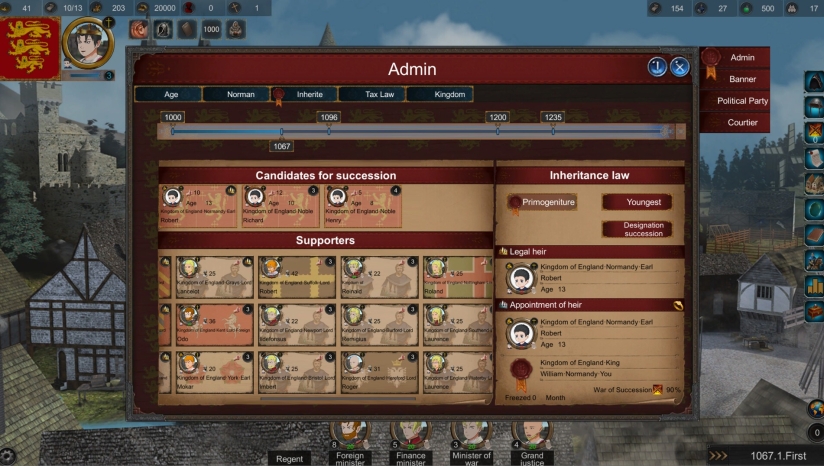Image resolution: width=824 pixels, height=466 pixels.
Task: Open the Norman tab
Action: pyautogui.click(x=240, y=94)
